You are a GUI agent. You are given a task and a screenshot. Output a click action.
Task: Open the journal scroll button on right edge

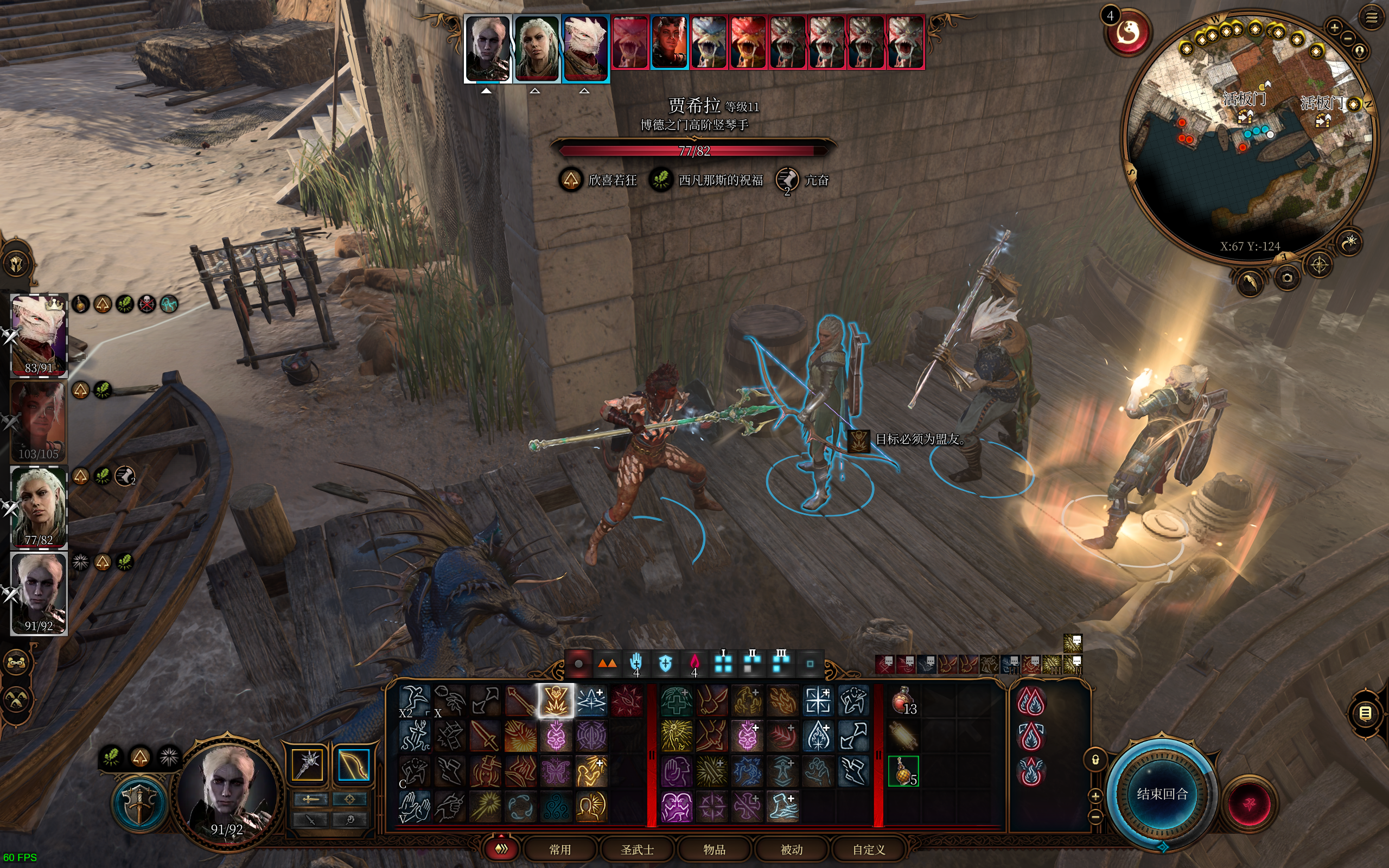[x=1365, y=713]
